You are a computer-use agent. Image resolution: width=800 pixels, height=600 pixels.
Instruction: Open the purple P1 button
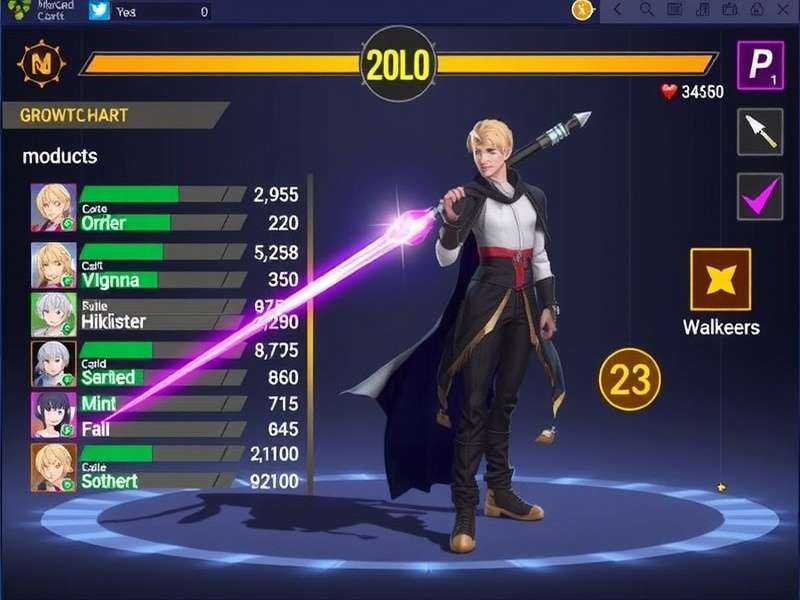760,65
